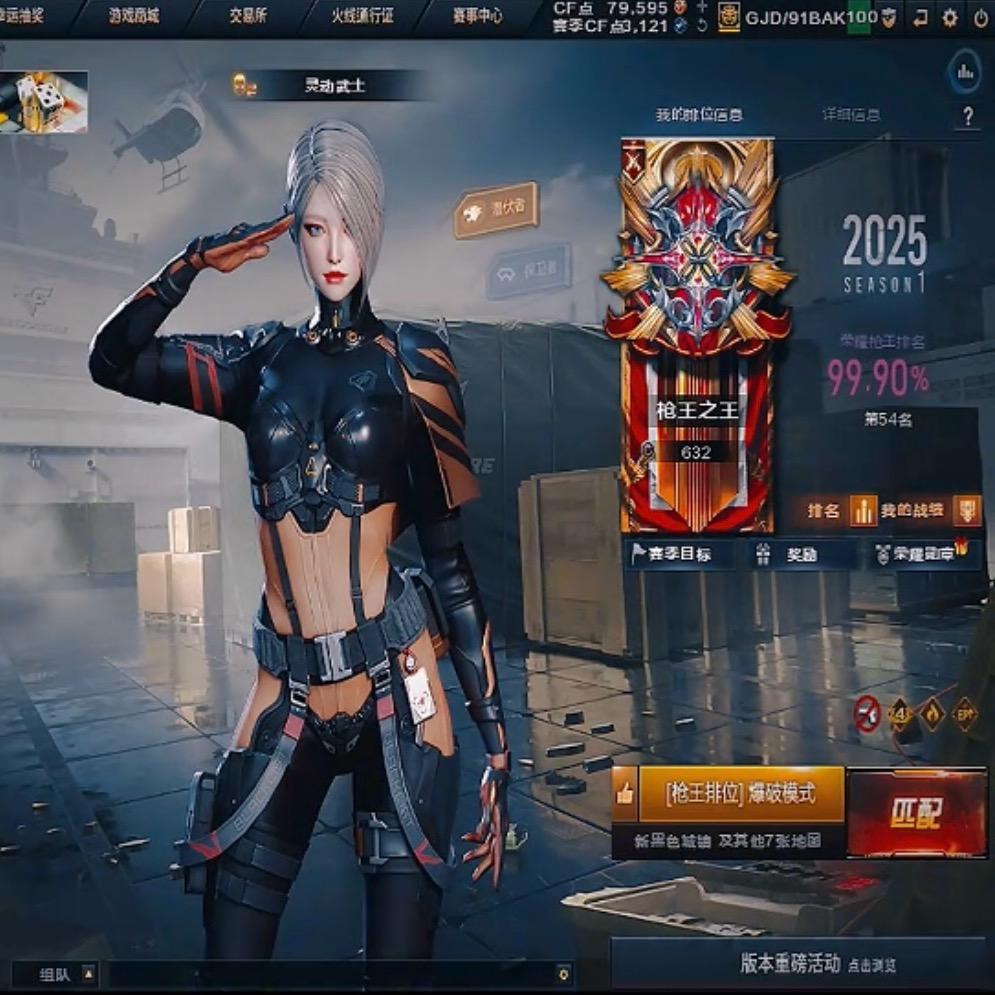The width and height of the screenshot is (995, 995).
Task: Open the 火线通行证 battle pass
Action: (x=362, y=16)
